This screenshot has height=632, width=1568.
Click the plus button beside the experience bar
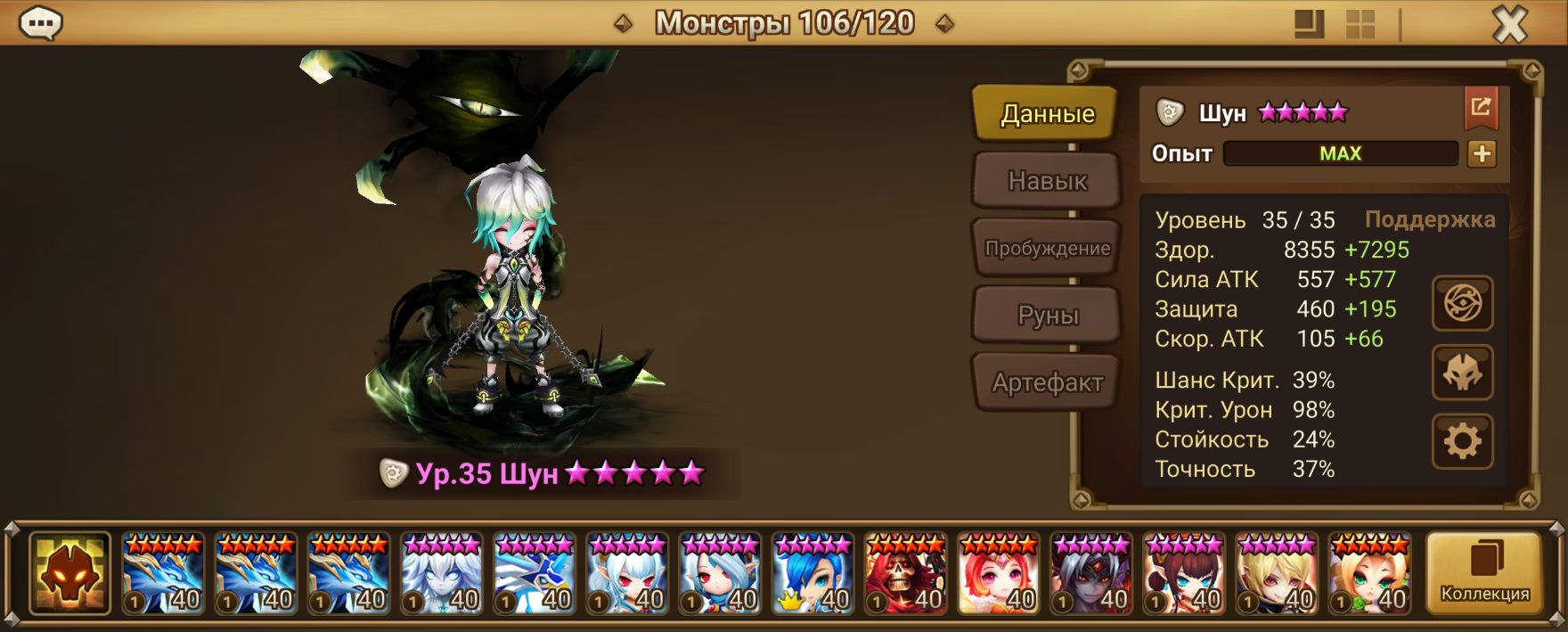(x=1482, y=154)
